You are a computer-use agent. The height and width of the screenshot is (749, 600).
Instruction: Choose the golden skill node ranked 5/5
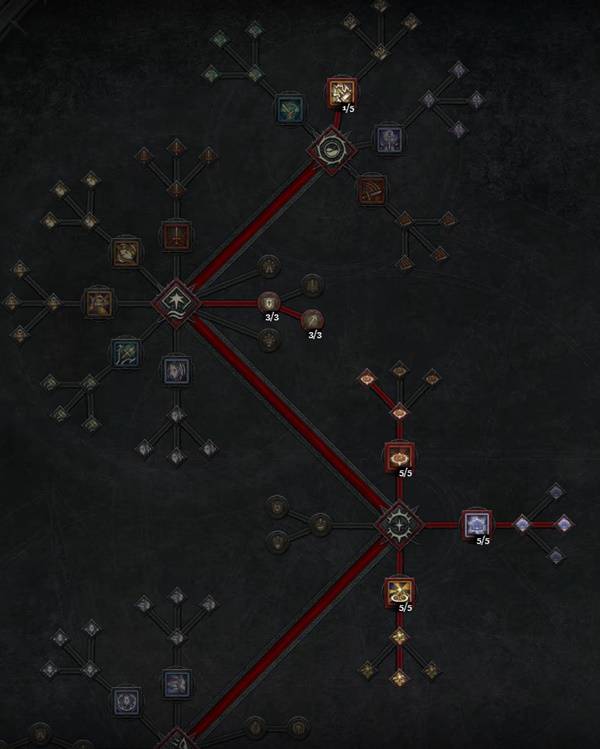399,591
